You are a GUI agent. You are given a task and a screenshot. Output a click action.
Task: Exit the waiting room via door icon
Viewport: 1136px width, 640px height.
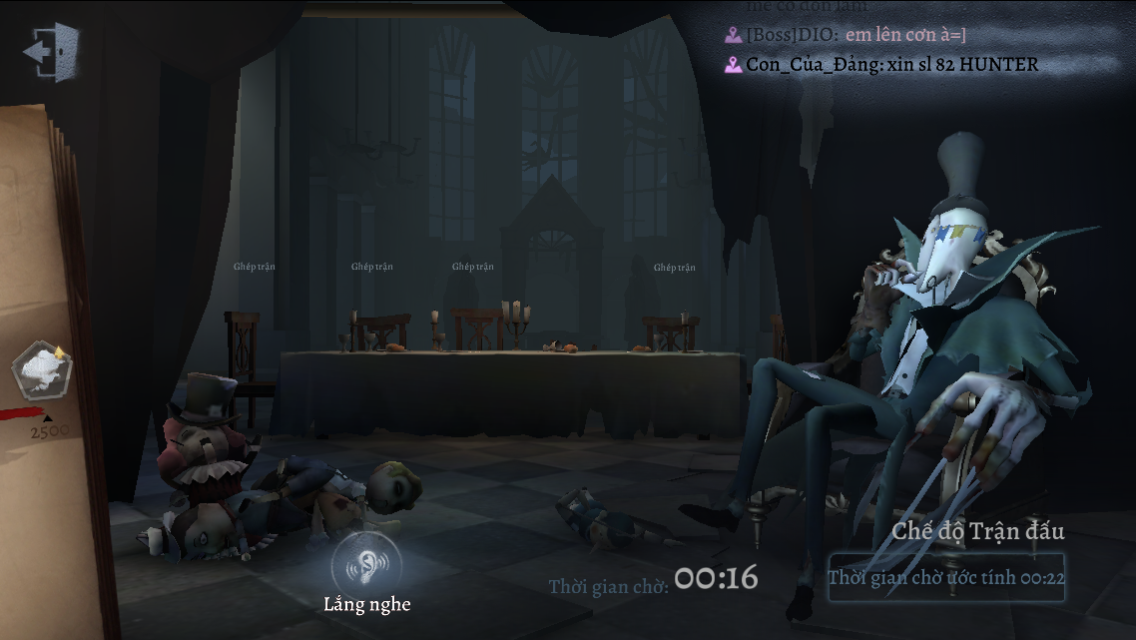52,51
